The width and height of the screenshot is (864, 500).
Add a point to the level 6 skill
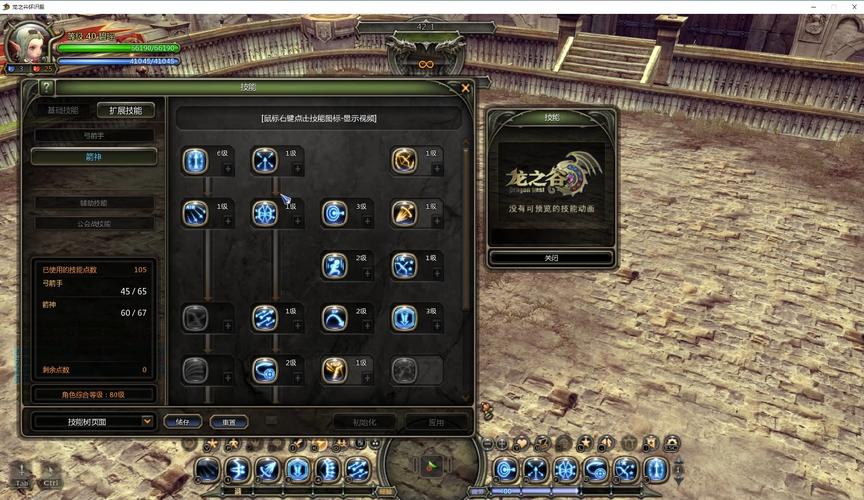click(228, 169)
